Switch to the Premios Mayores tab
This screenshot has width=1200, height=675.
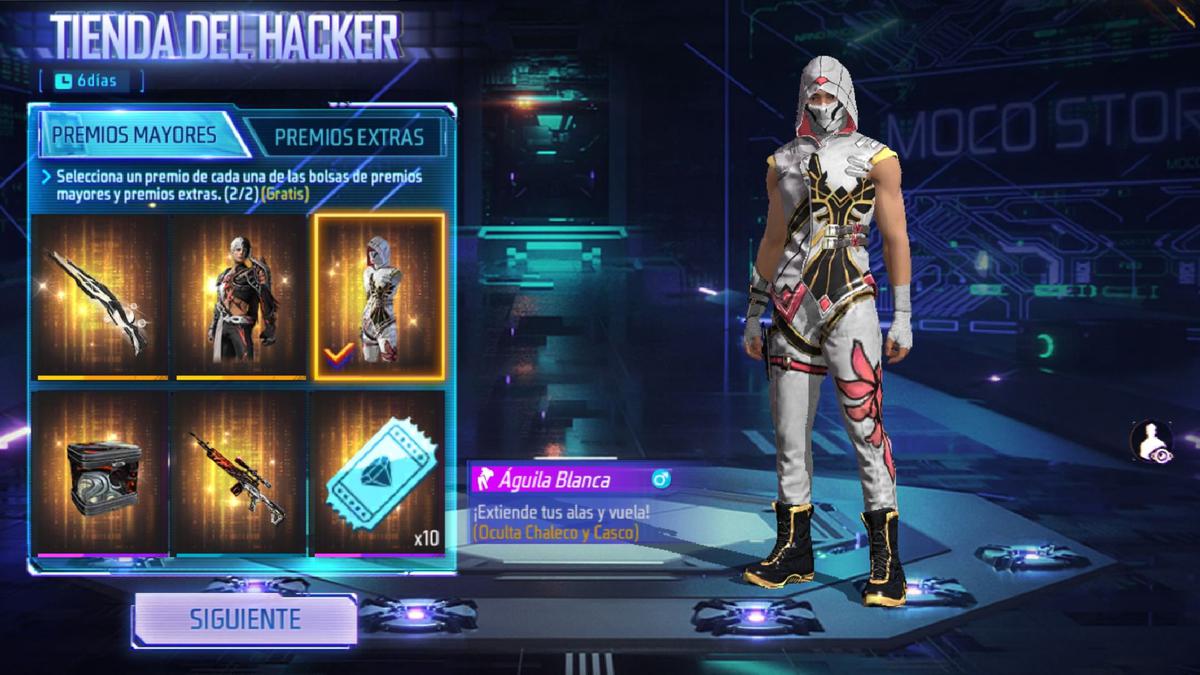pyautogui.click(x=135, y=135)
